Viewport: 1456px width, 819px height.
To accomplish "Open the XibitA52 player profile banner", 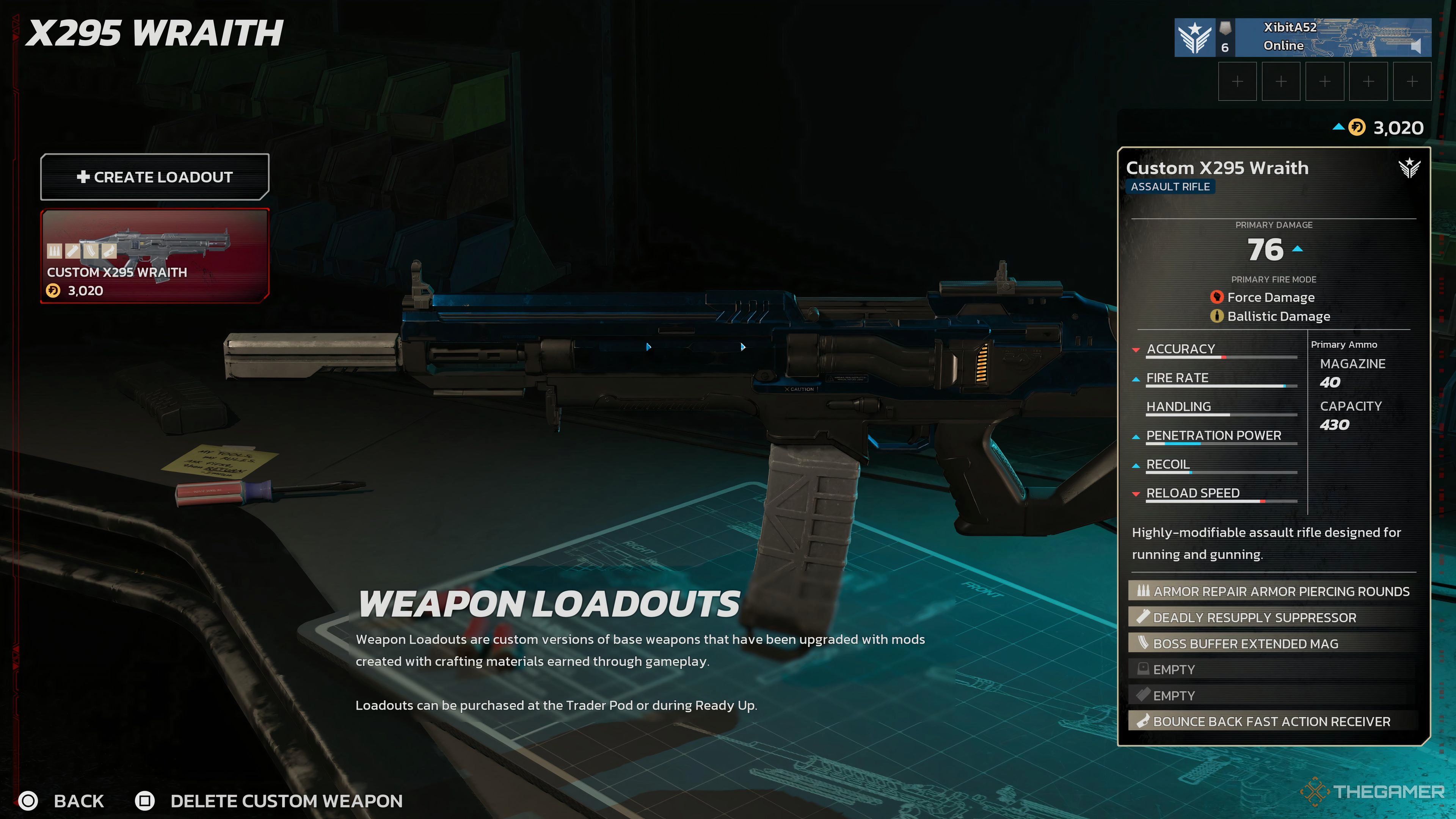I will pos(1302,37).
